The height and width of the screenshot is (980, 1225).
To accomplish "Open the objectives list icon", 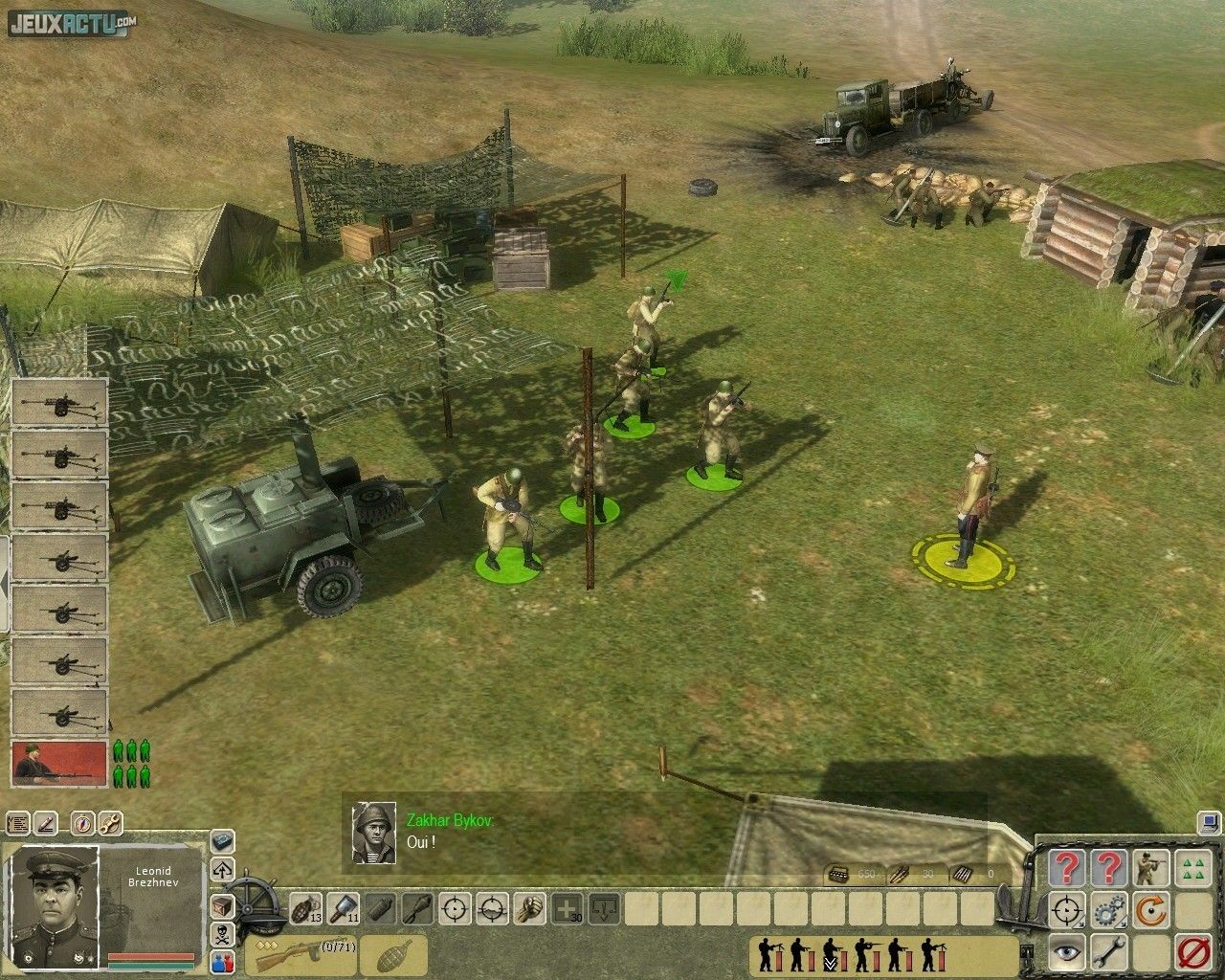I will pyautogui.click(x=18, y=823).
